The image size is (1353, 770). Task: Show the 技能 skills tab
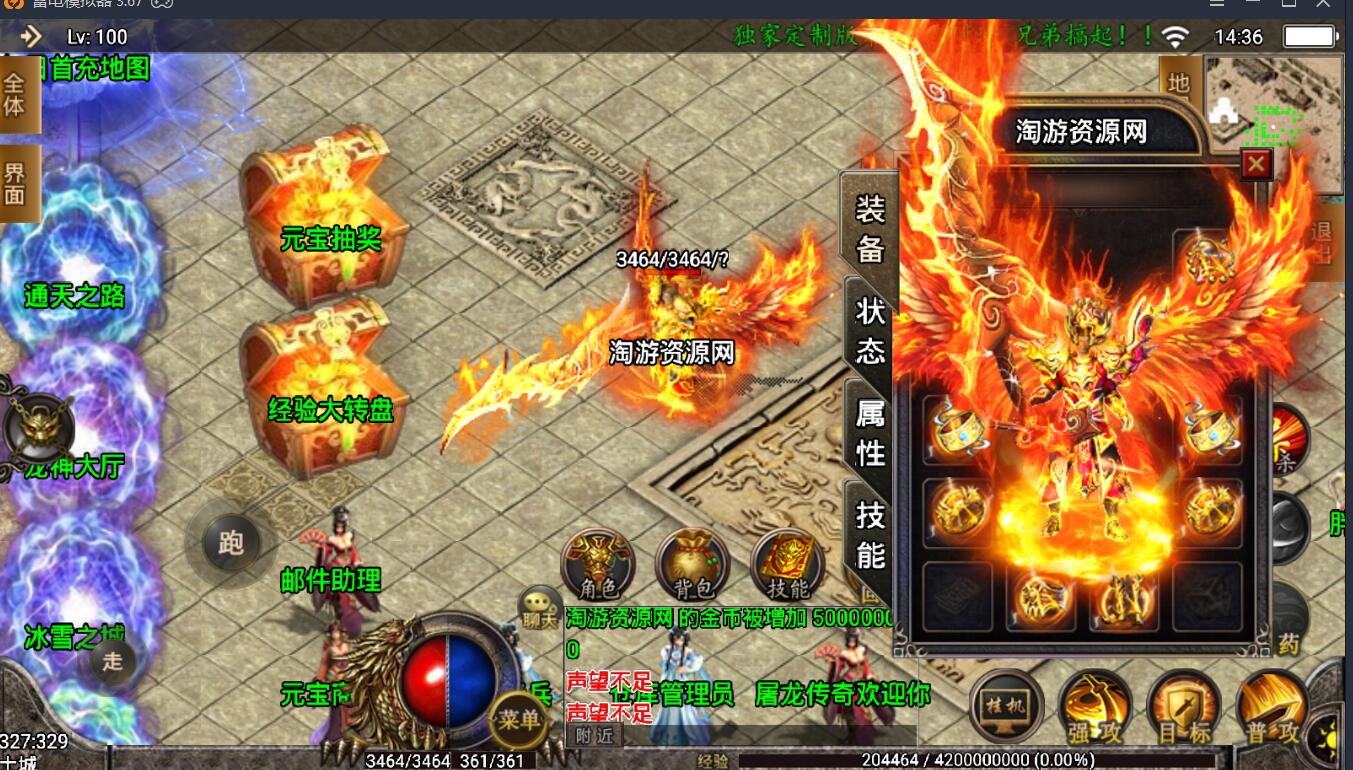[x=870, y=533]
